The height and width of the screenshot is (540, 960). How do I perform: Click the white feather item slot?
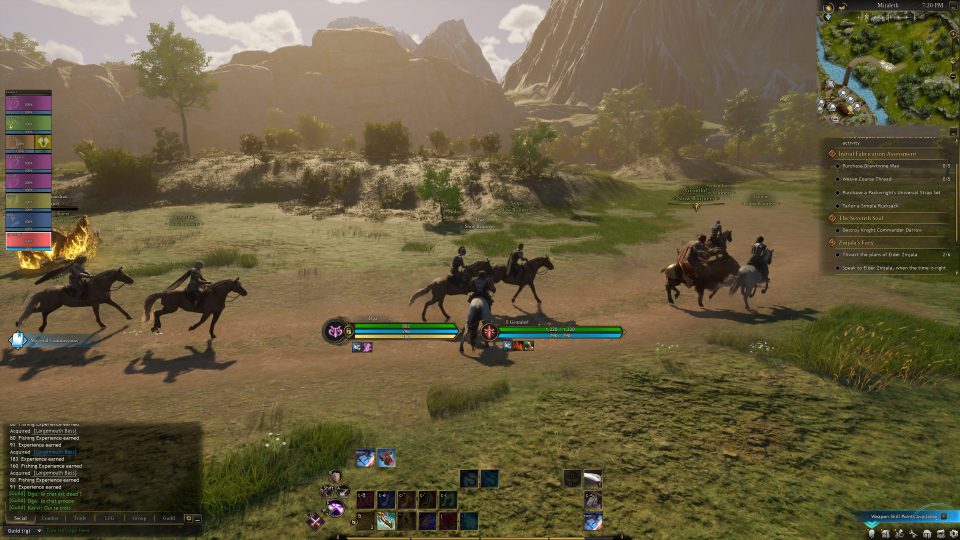(592, 479)
